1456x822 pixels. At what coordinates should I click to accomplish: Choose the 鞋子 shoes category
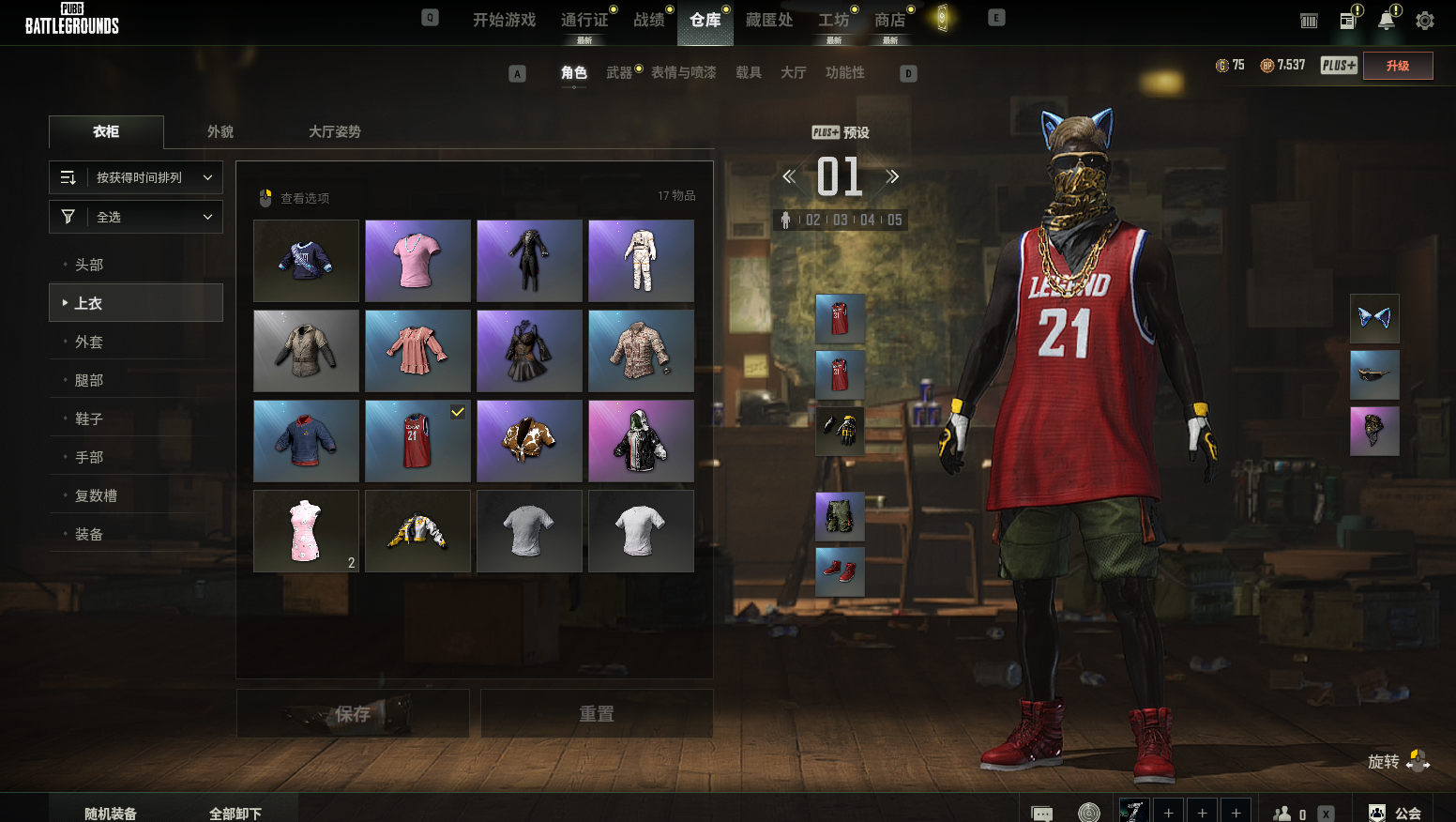pyautogui.click(x=90, y=419)
